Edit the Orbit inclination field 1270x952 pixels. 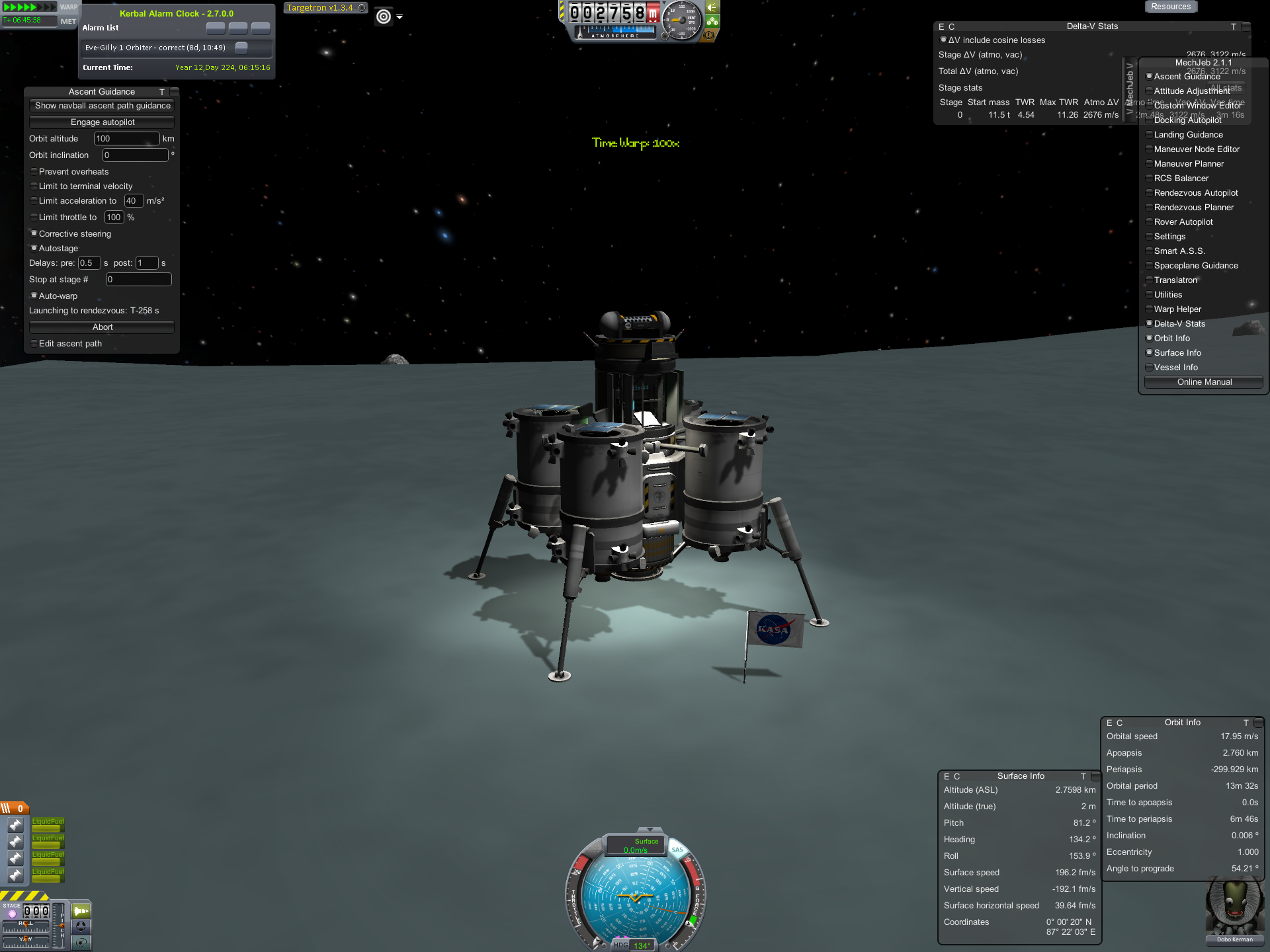coord(135,155)
